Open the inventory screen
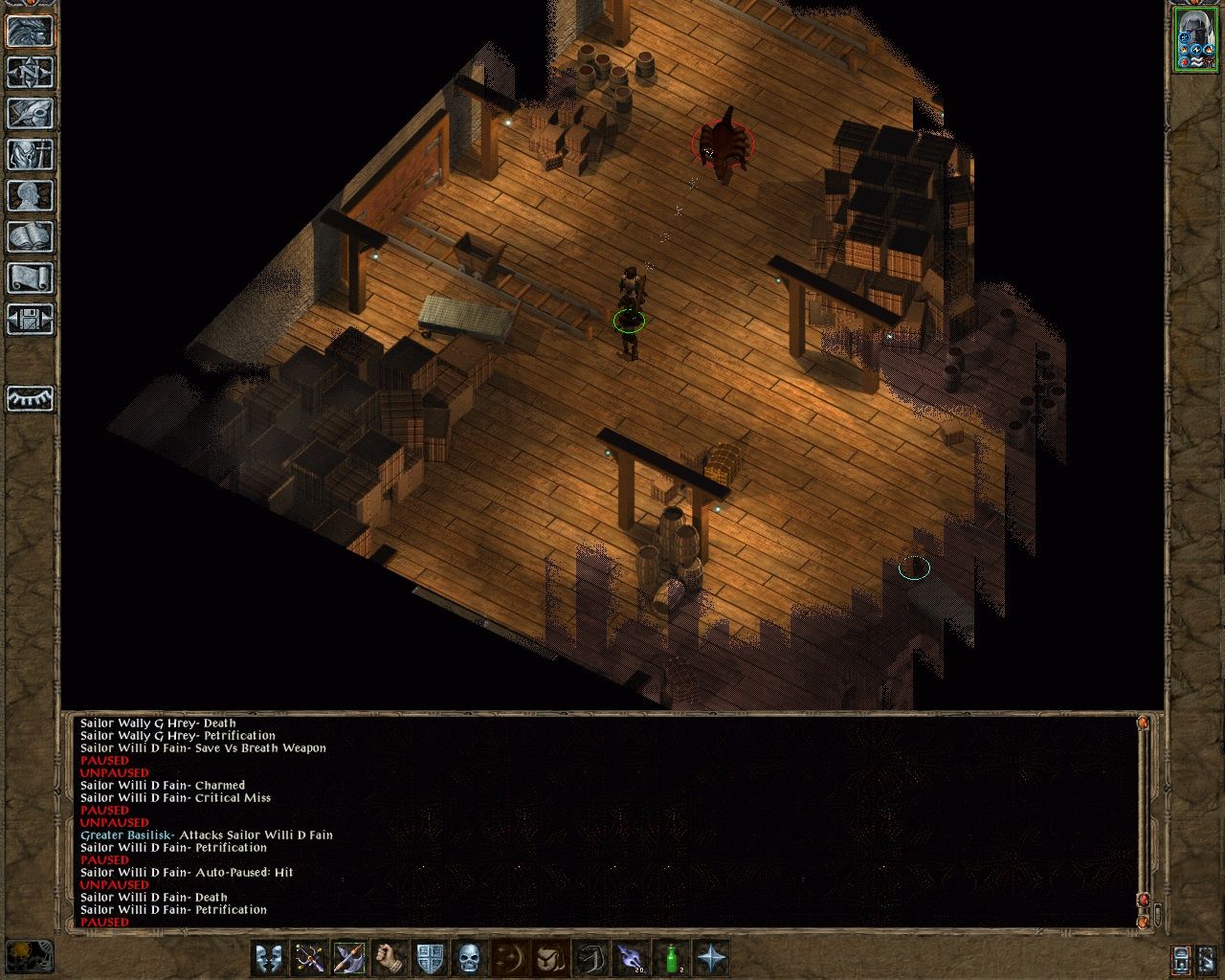This screenshot has height=980, width=1225. [30, 154]
